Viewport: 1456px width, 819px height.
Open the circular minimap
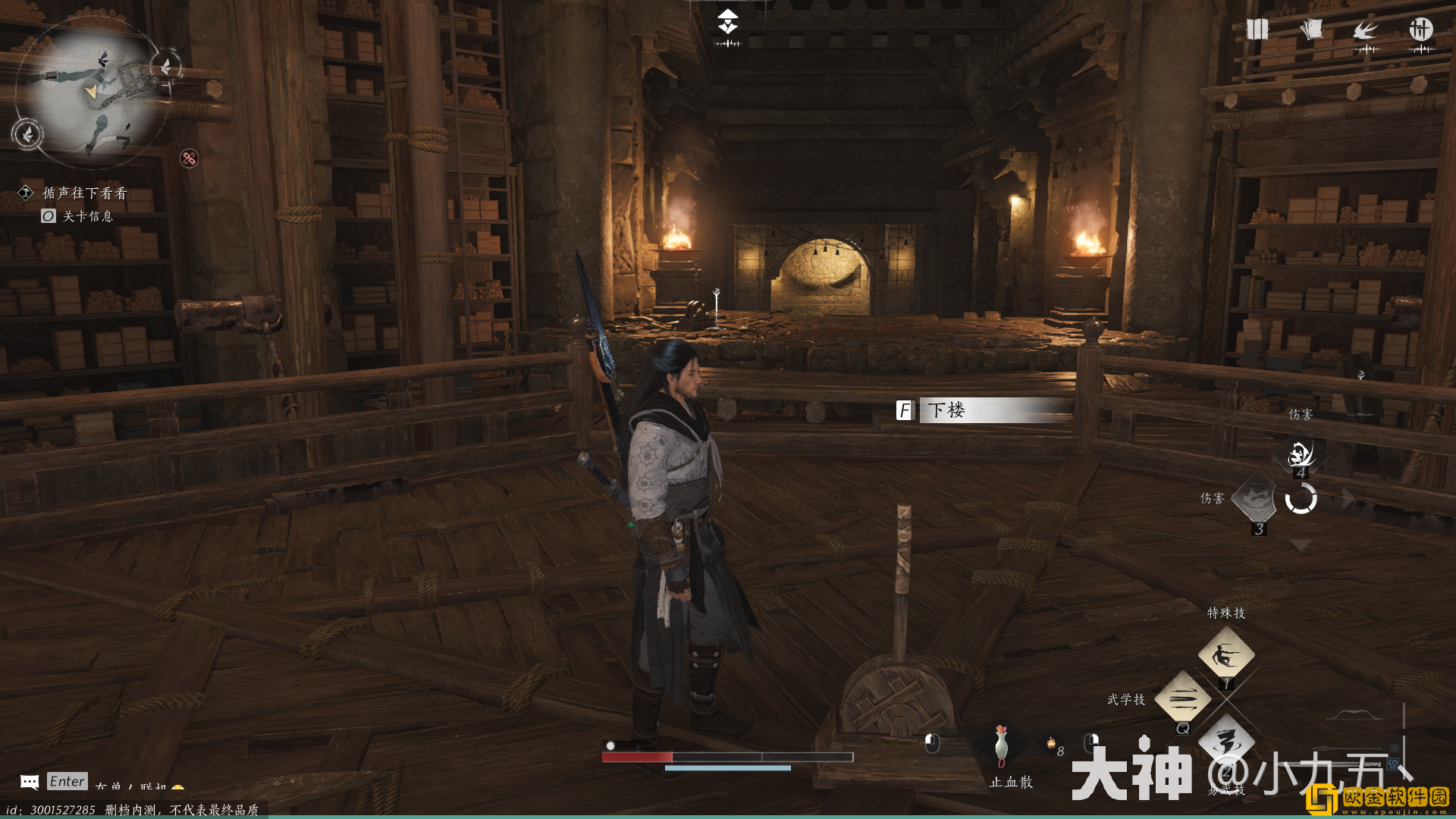[x=91, y=91]
